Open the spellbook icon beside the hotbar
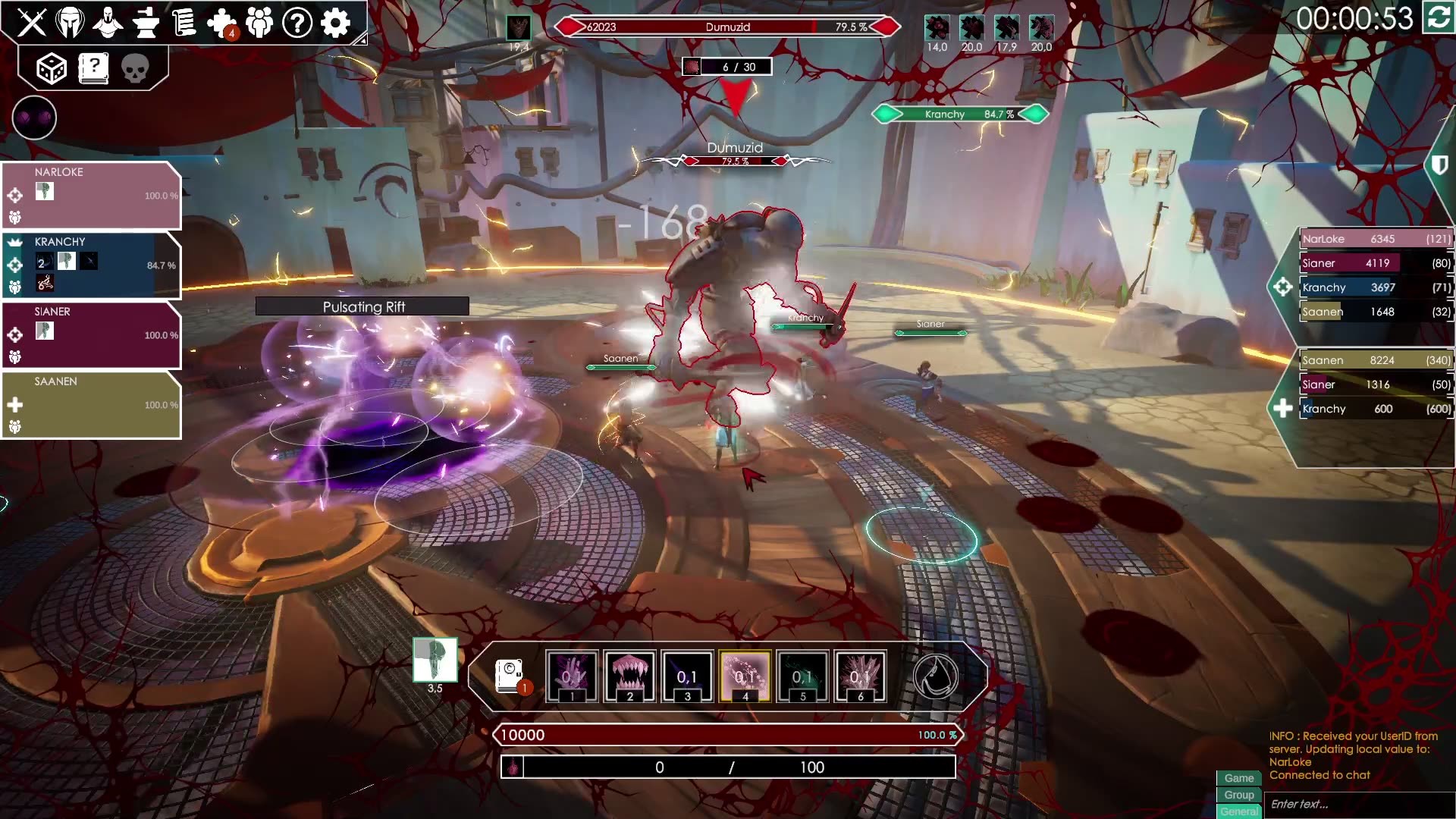The image size is (1456, 819). (510, 676)
